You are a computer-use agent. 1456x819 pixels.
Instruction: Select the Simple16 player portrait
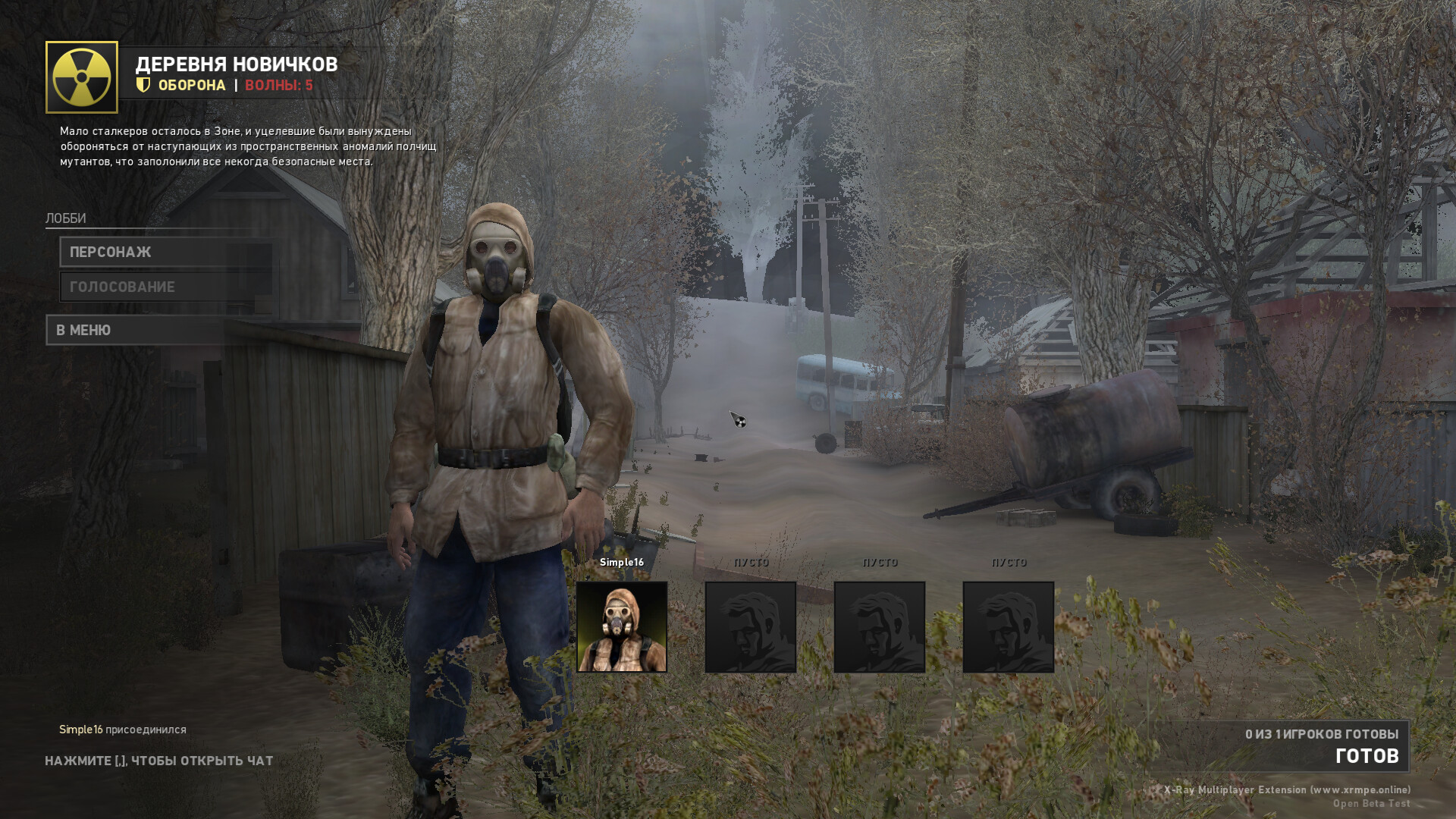click(622, 626)
